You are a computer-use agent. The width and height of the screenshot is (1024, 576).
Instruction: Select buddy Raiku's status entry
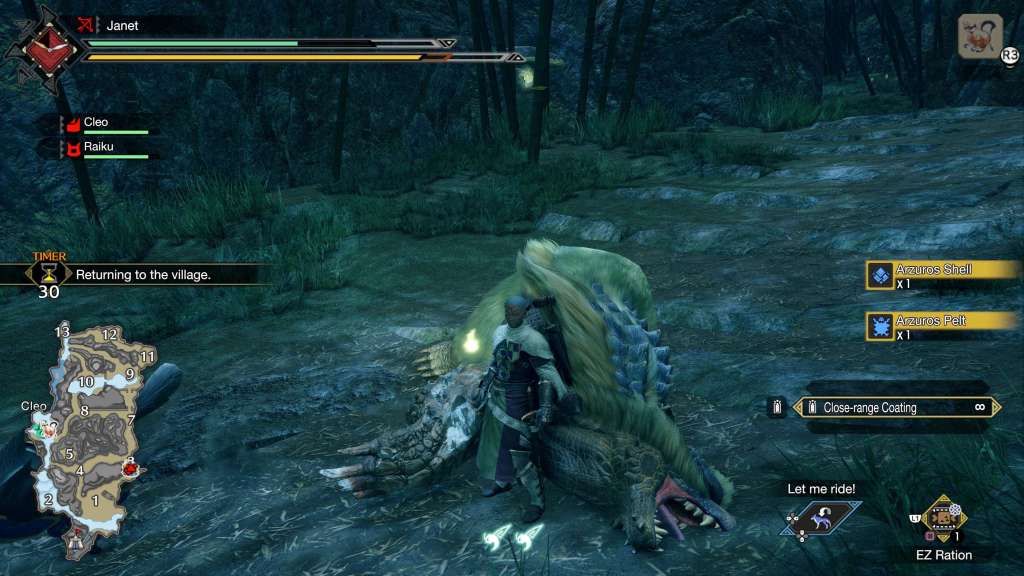(x=105, y=148)
